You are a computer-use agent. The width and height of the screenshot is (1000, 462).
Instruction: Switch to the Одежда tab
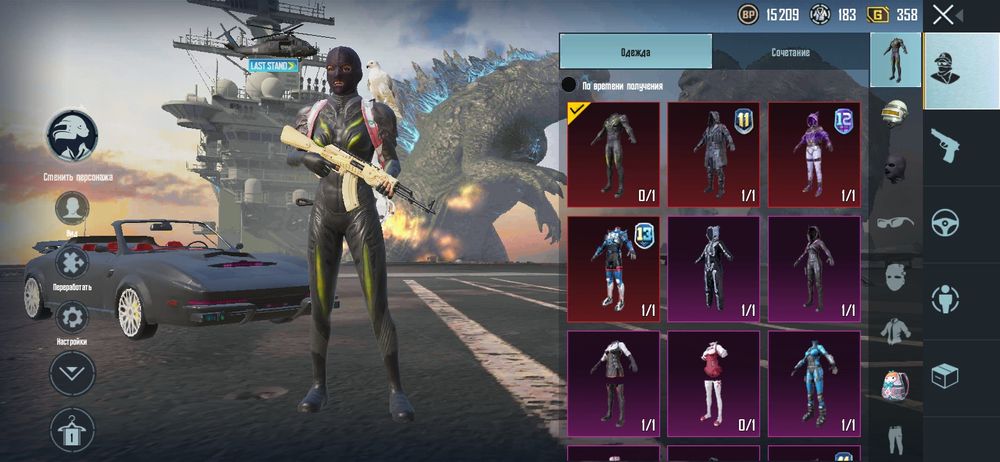635,52
